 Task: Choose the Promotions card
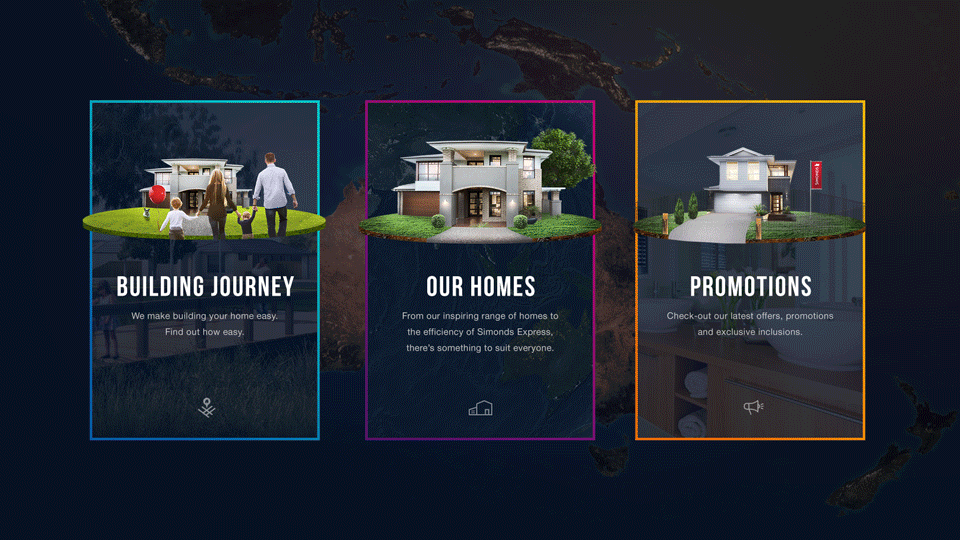coord(750,287)
